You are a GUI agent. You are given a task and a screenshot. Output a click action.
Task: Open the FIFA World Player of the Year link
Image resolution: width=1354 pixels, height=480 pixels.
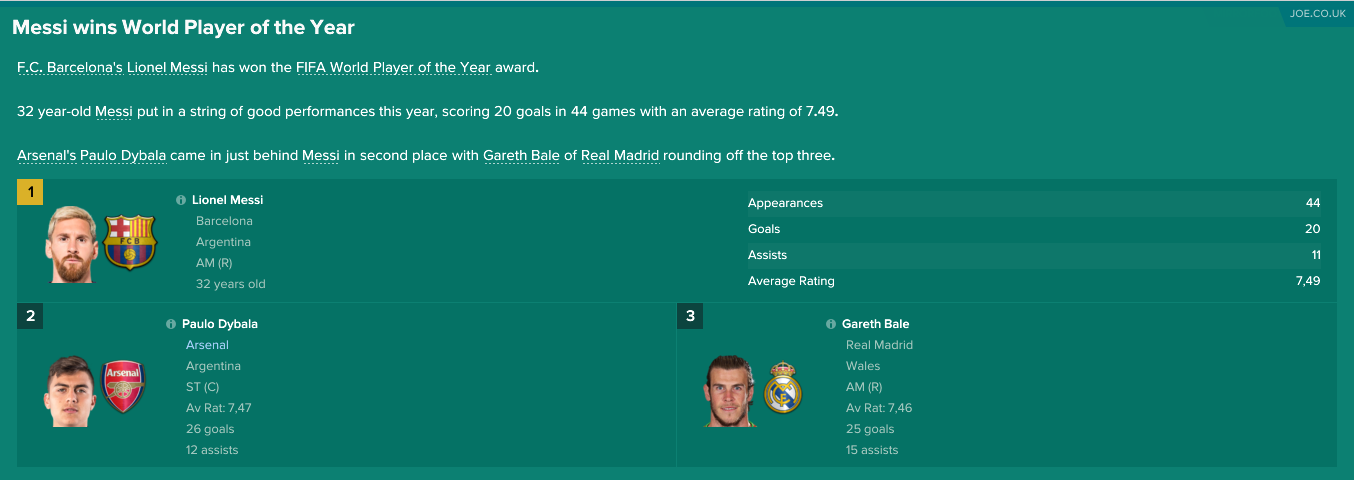(x=393, y=68)
